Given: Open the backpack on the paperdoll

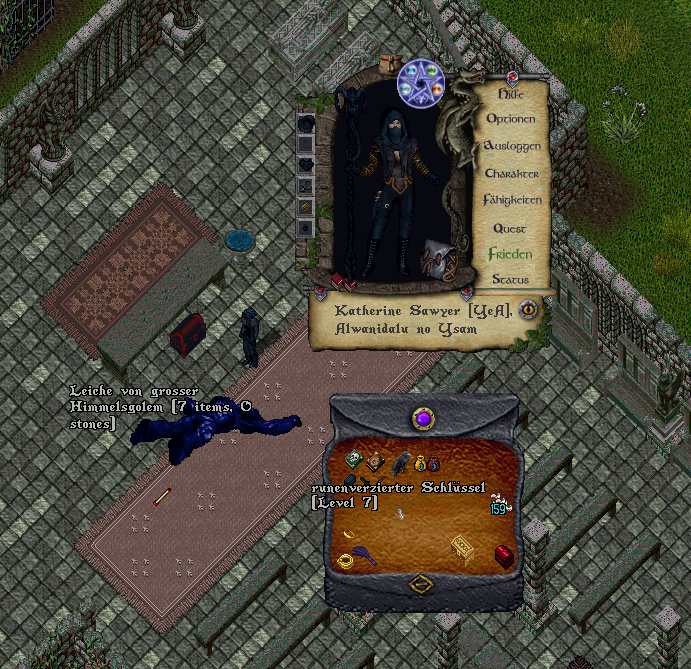Looking at the screenshot, I should click(436, 259).
